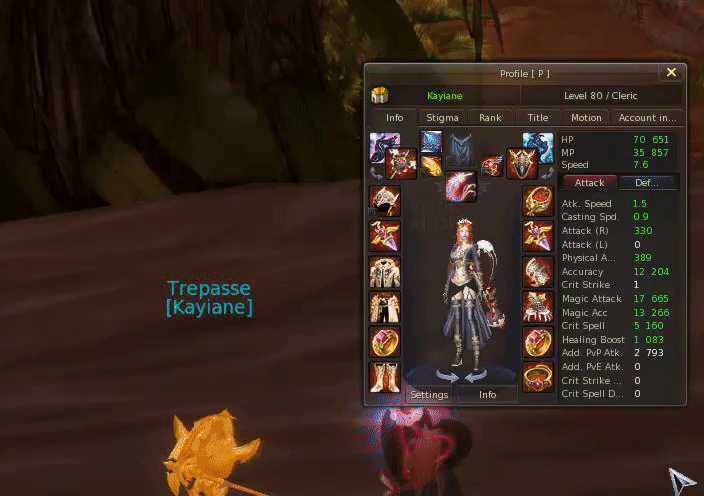Select the white chest armor slot

[x=385, y=271]
